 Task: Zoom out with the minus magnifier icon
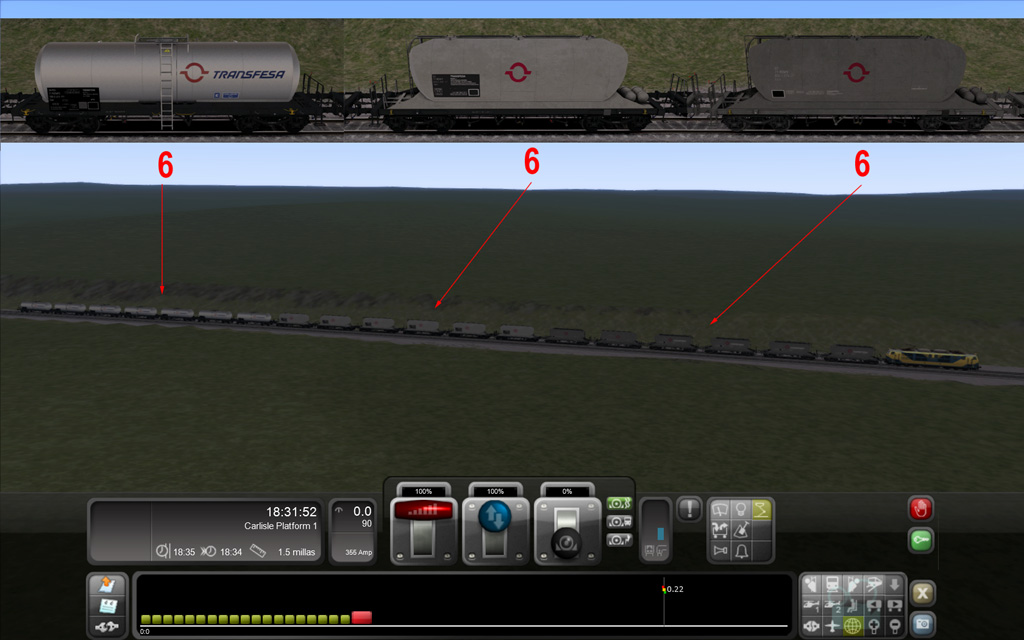pos(895,626)
